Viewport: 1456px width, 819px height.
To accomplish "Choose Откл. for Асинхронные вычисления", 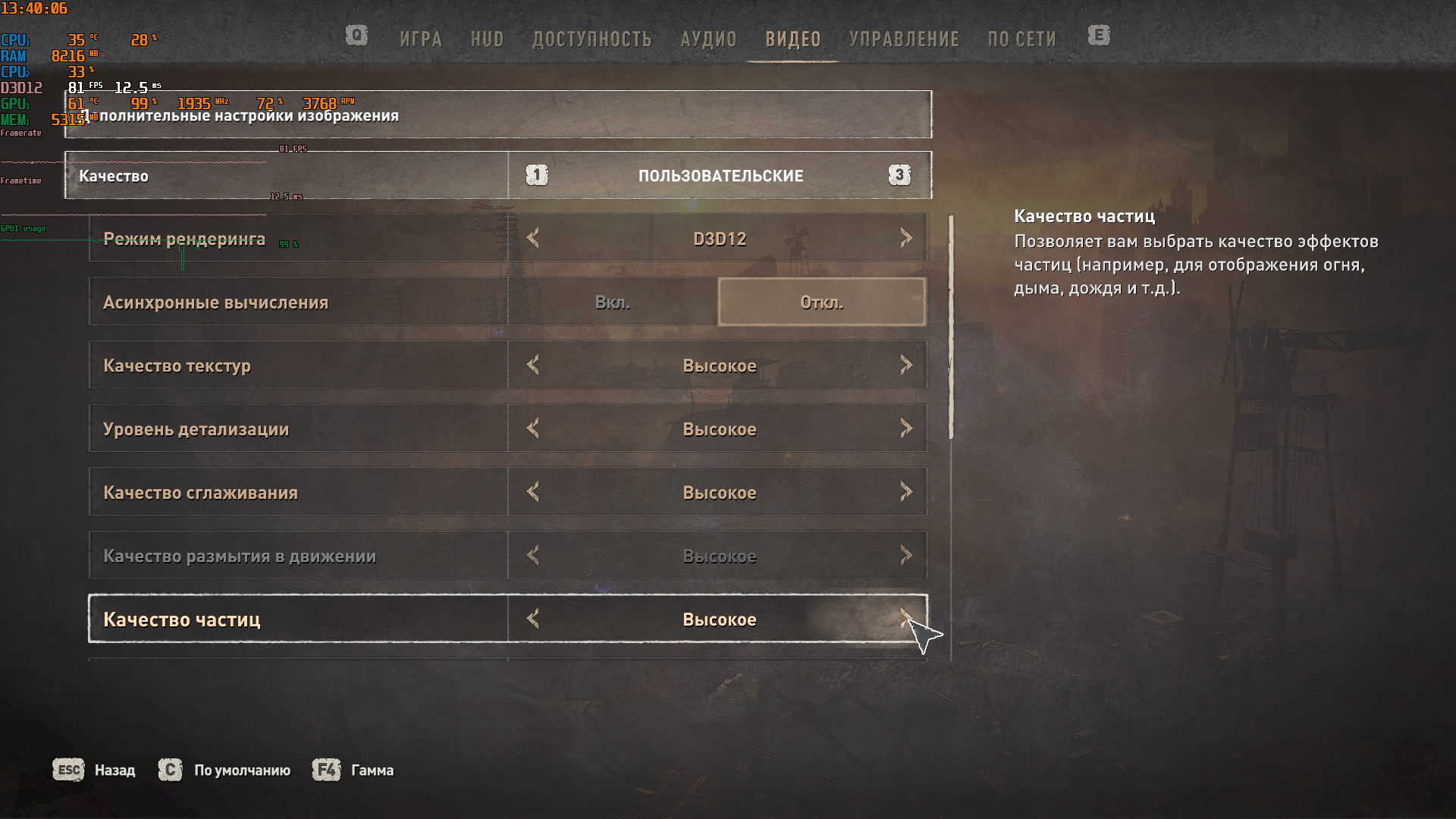I will (x=821, y=303).
